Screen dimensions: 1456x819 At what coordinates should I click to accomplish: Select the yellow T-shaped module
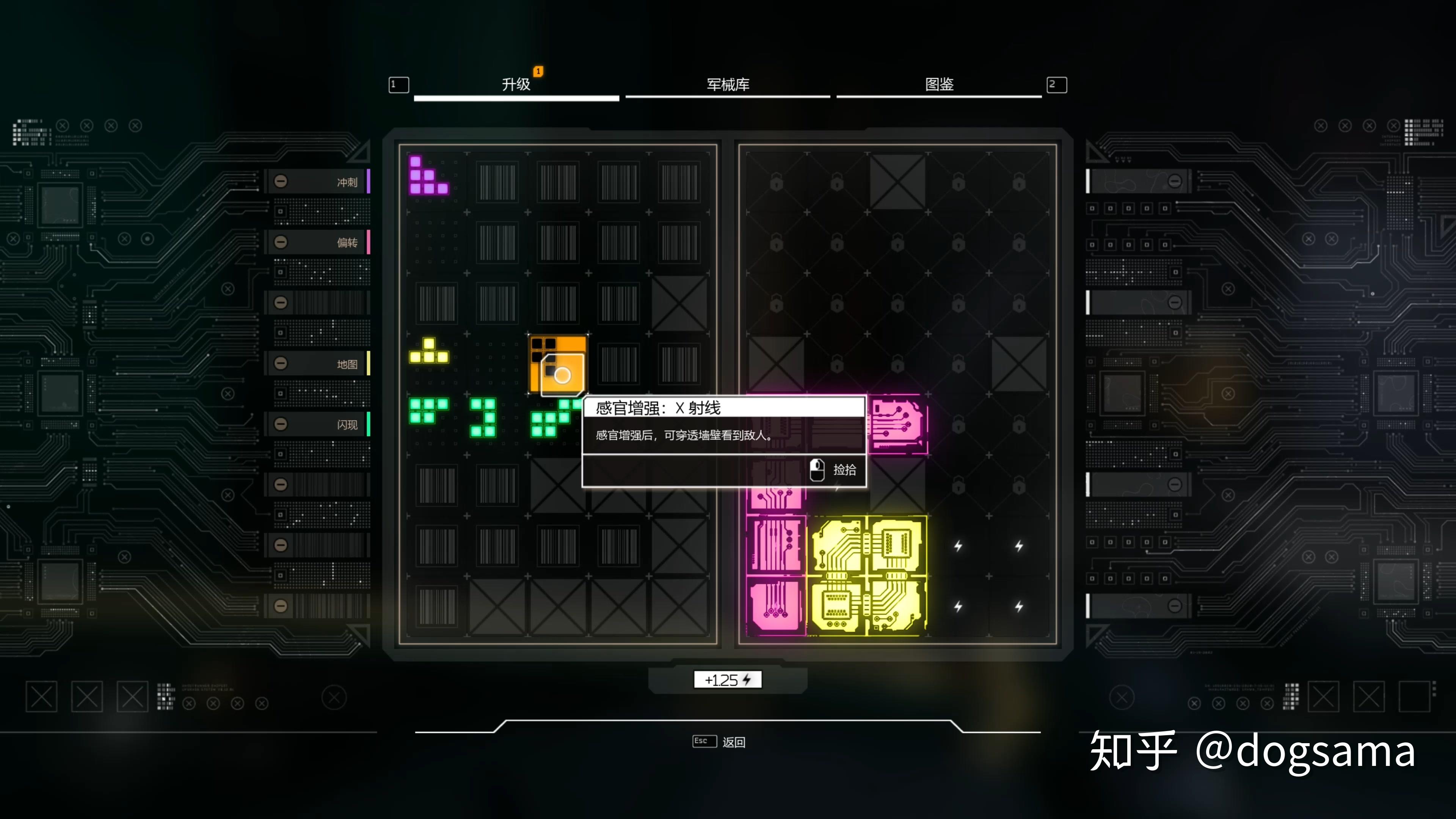tap(429, 352)
